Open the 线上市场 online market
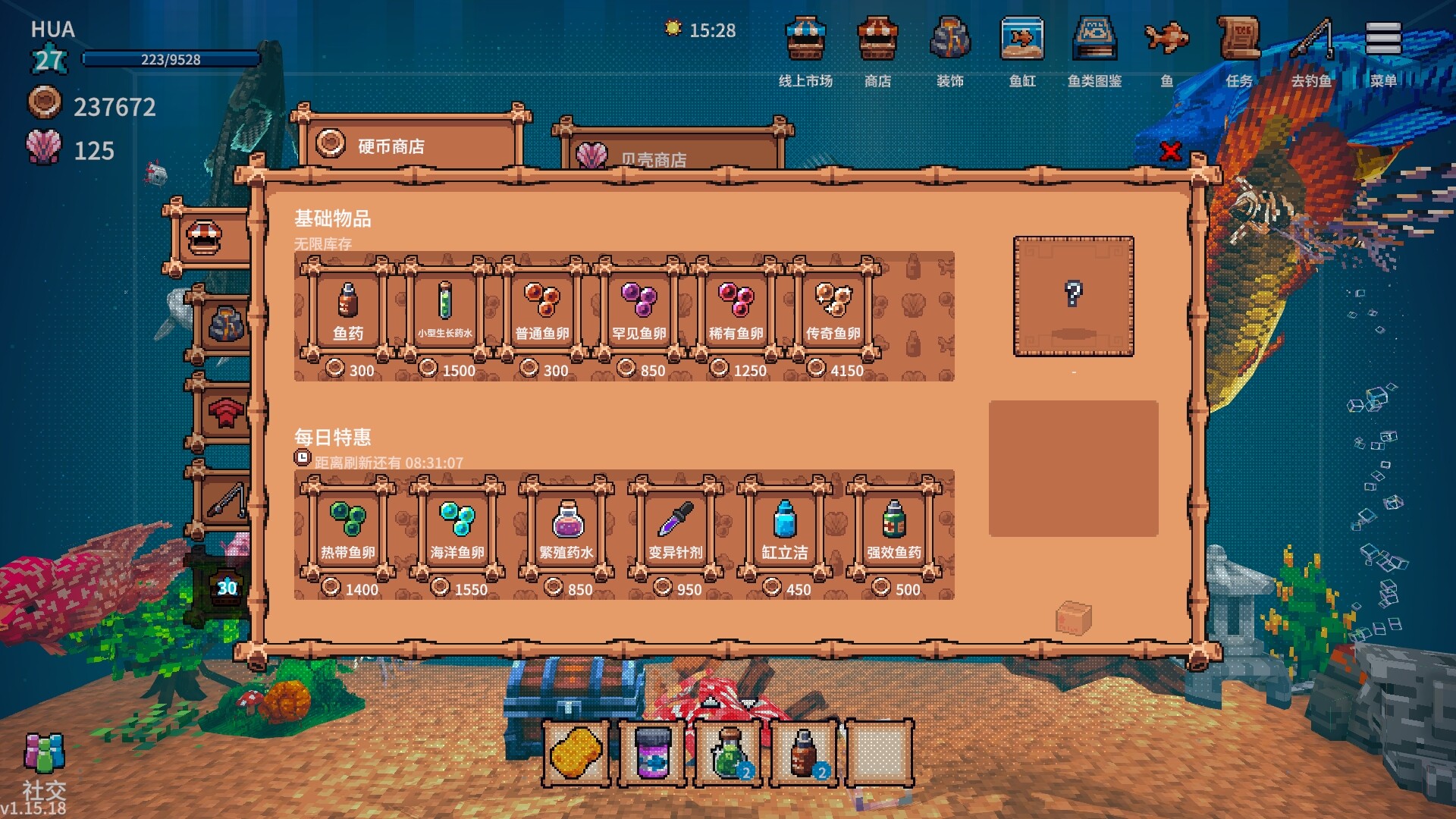 (805, 49)
